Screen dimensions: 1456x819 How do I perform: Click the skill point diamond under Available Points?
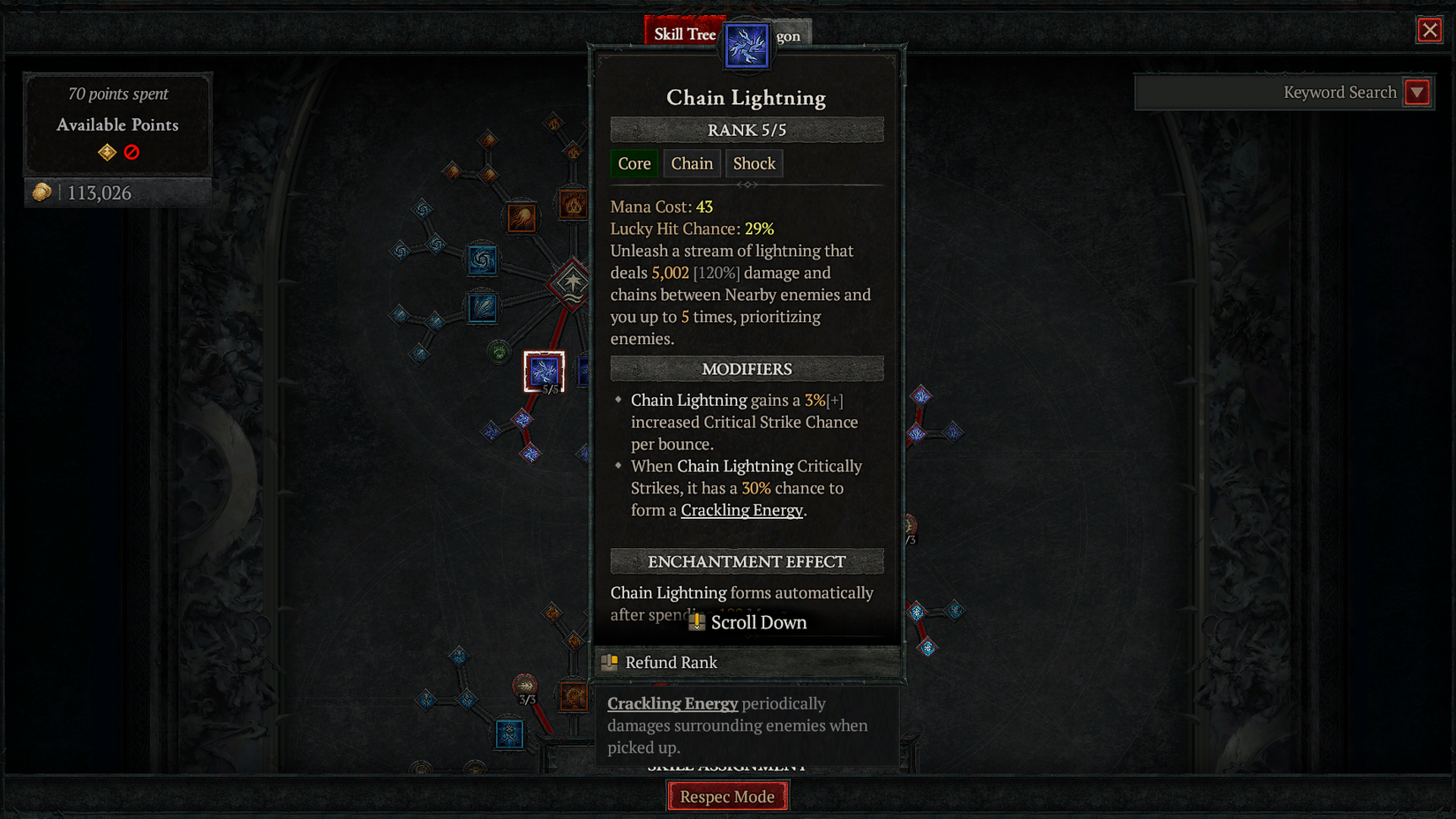coord(105,152)
